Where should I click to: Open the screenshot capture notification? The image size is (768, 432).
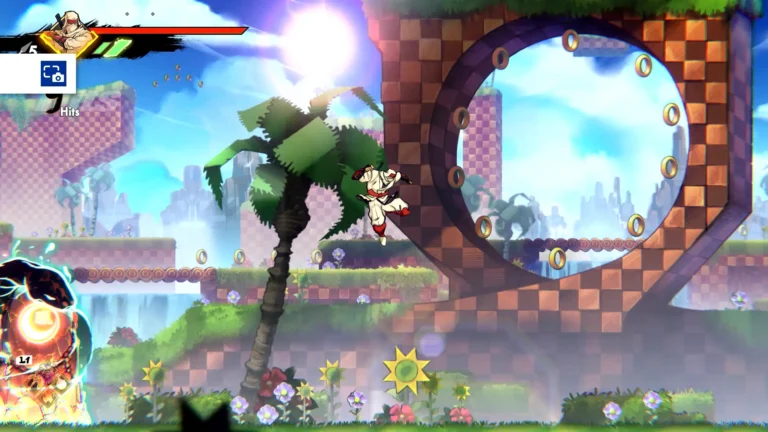(x=52, y=74)
